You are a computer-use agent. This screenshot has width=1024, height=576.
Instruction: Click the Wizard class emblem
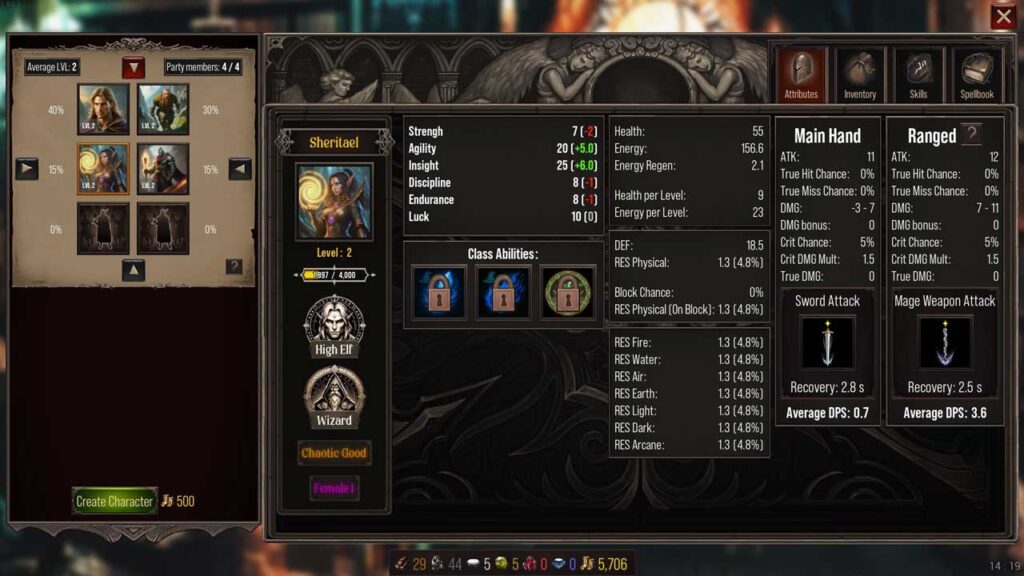click(x=334, y=393)
